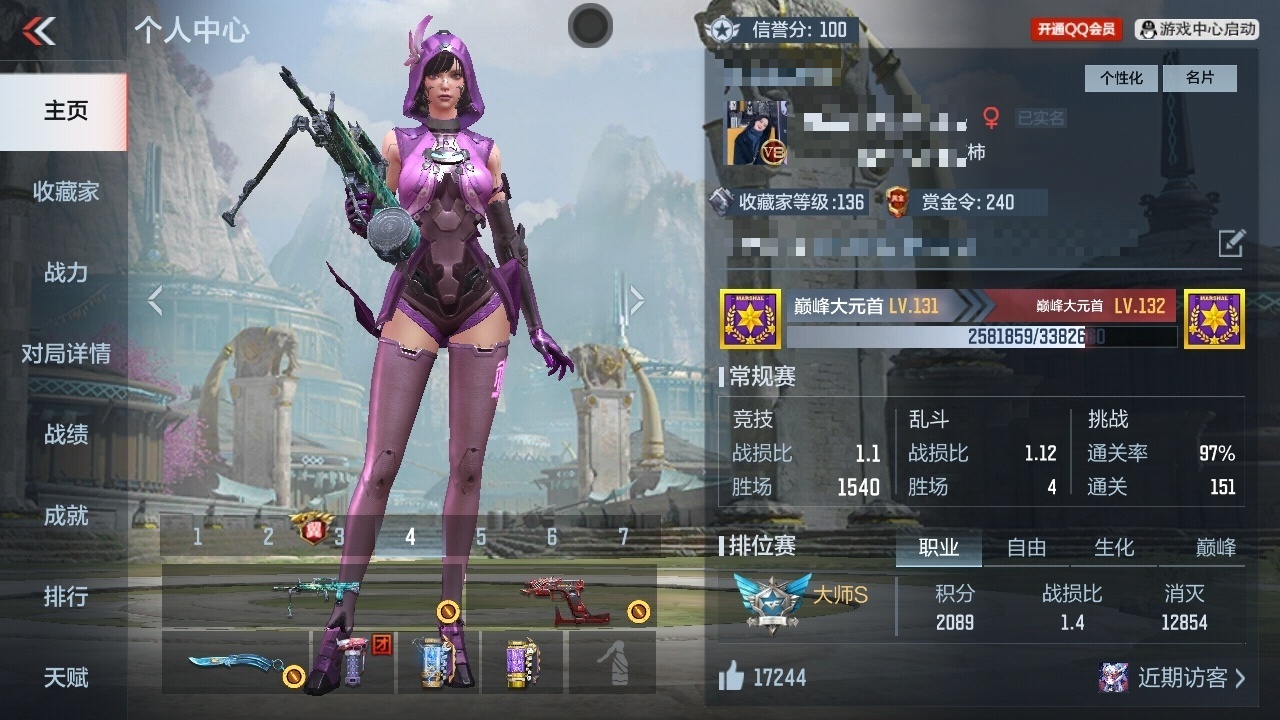Switch to the 战力 menu entry
The image size is (1280, 720).
65,272
